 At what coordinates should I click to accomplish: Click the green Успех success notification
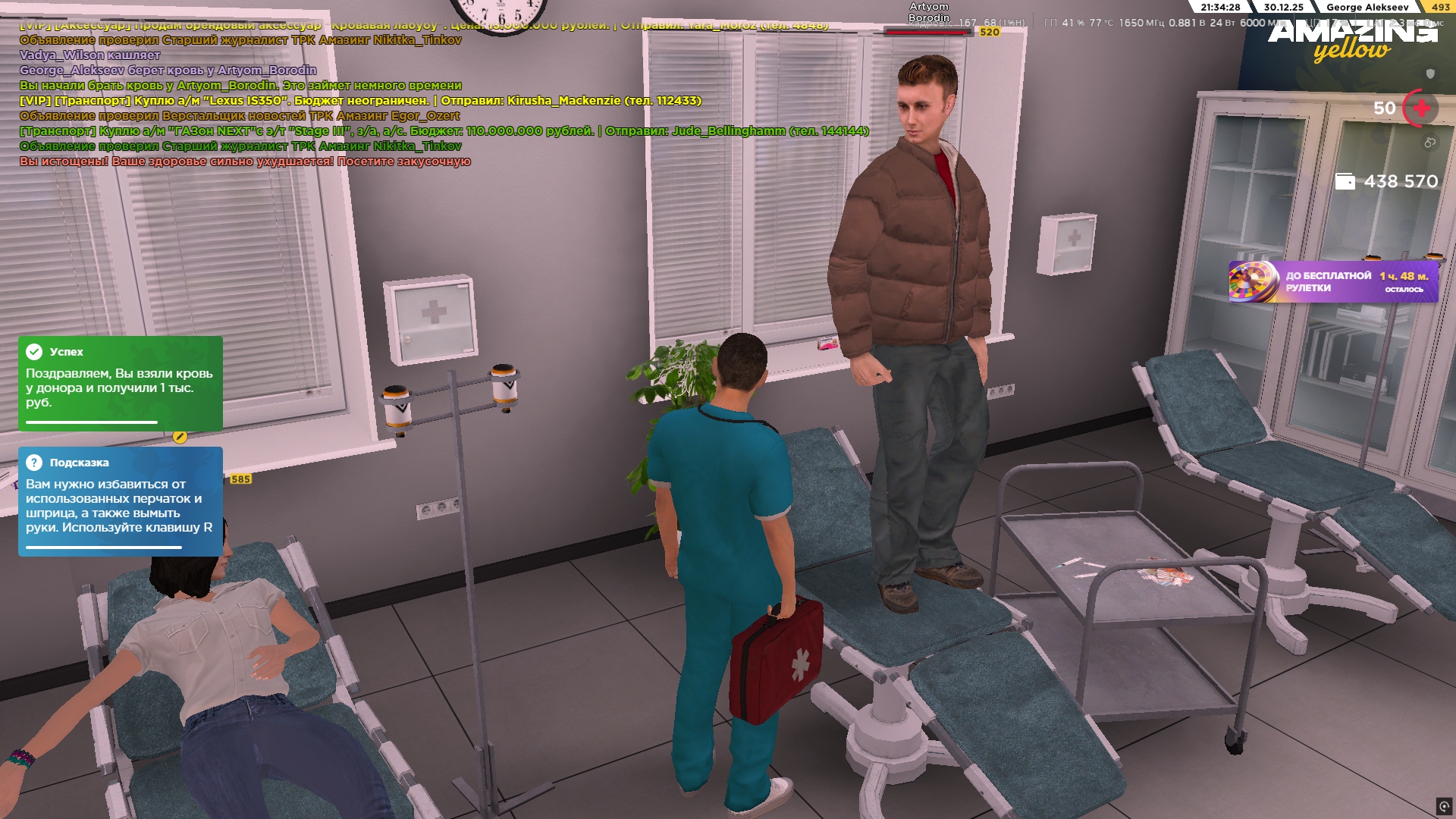coord(121,383)
